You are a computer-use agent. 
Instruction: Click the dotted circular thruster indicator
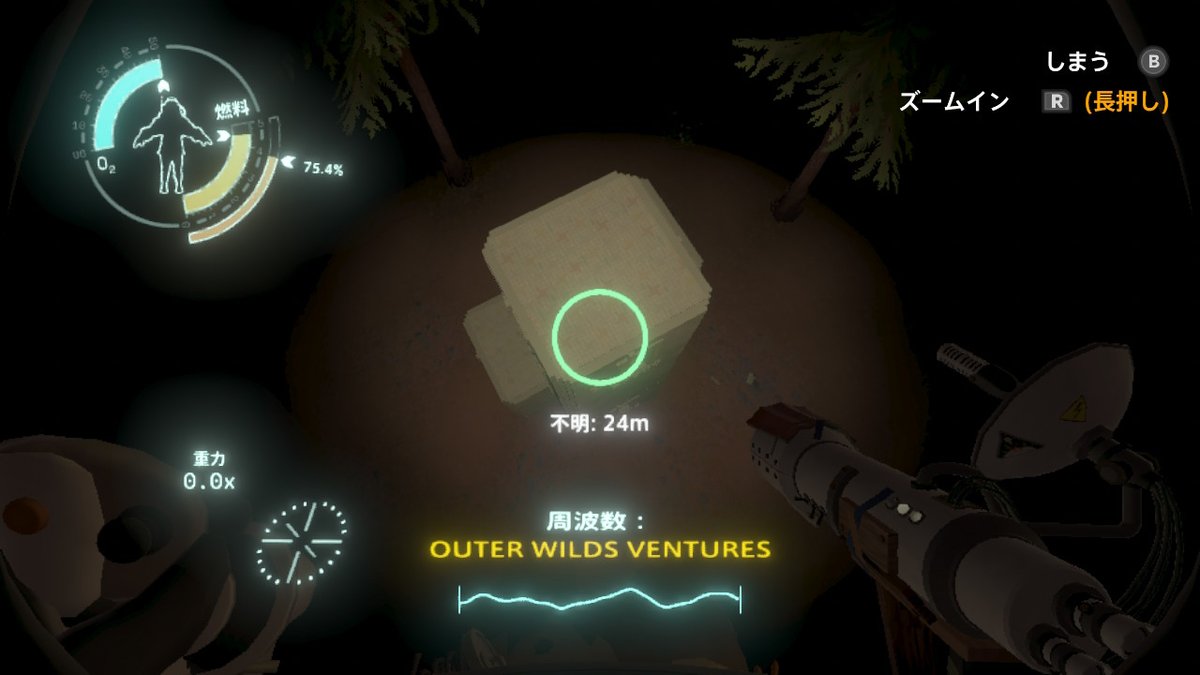[303, 544]
